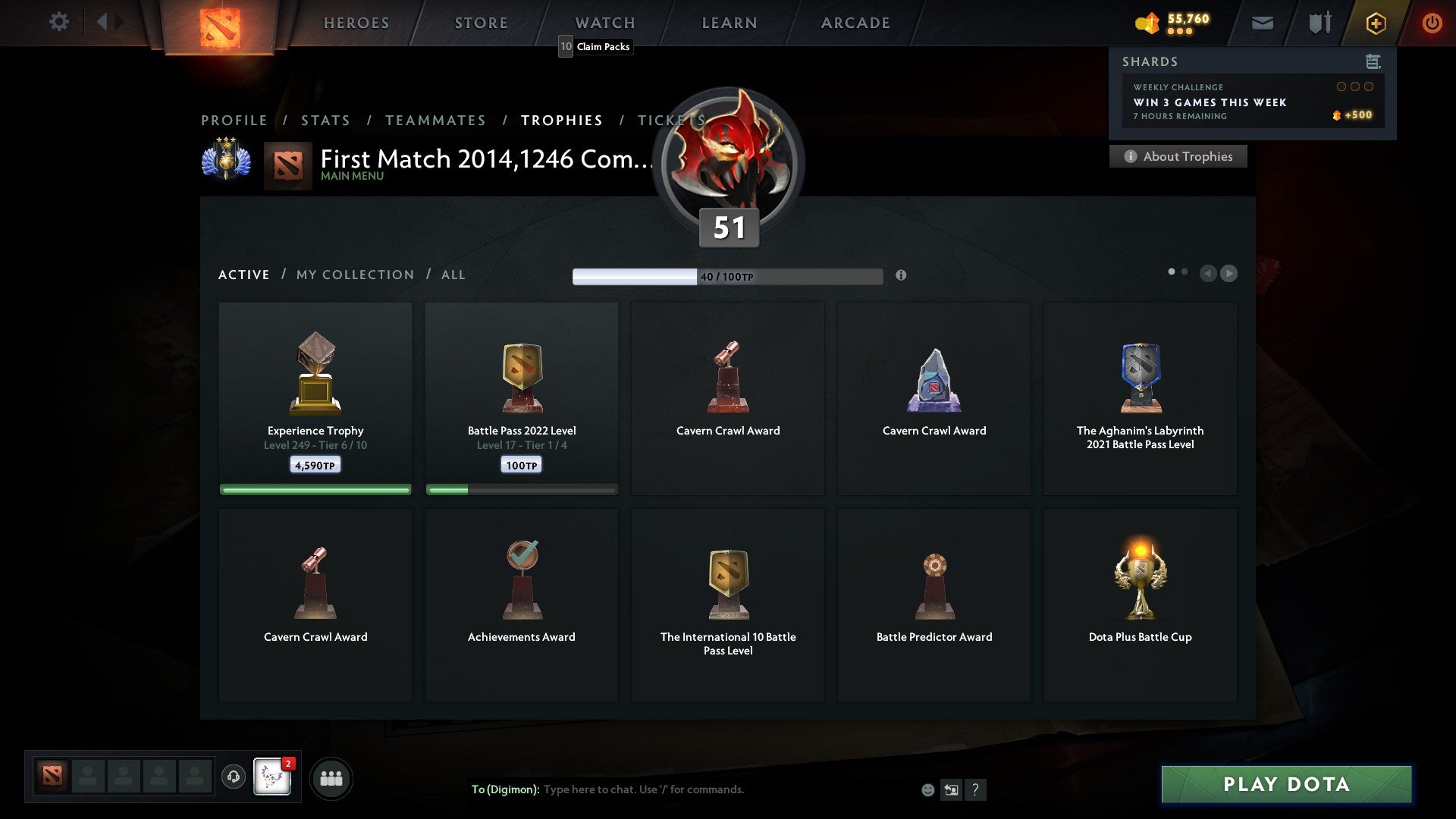Open the mail notifications envelope
Screen dimensions: 1456x819
[1262, 23]
